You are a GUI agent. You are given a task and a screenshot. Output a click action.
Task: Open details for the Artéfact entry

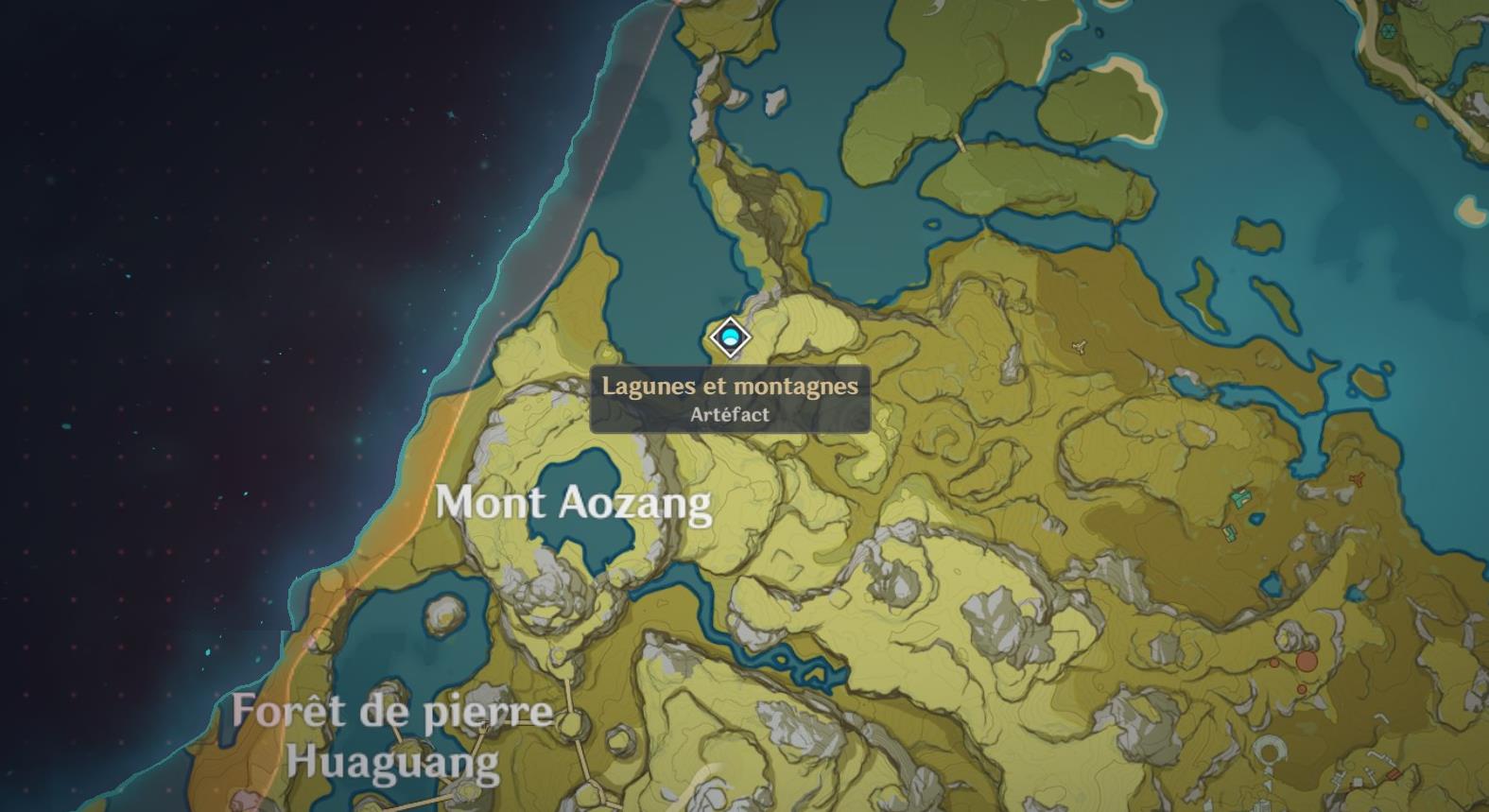pos(730,412)
